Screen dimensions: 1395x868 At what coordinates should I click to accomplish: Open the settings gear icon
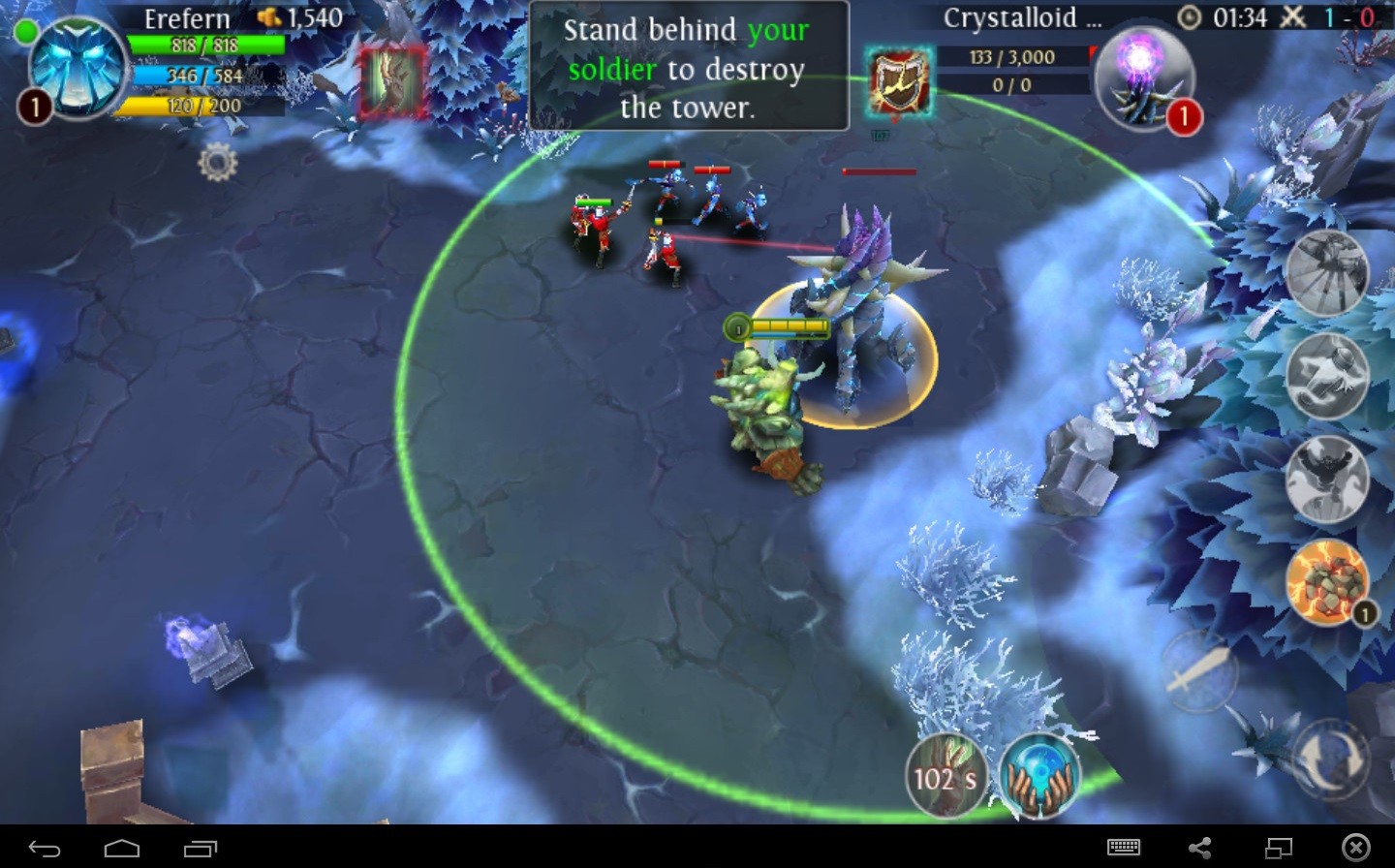pos(217,163)
